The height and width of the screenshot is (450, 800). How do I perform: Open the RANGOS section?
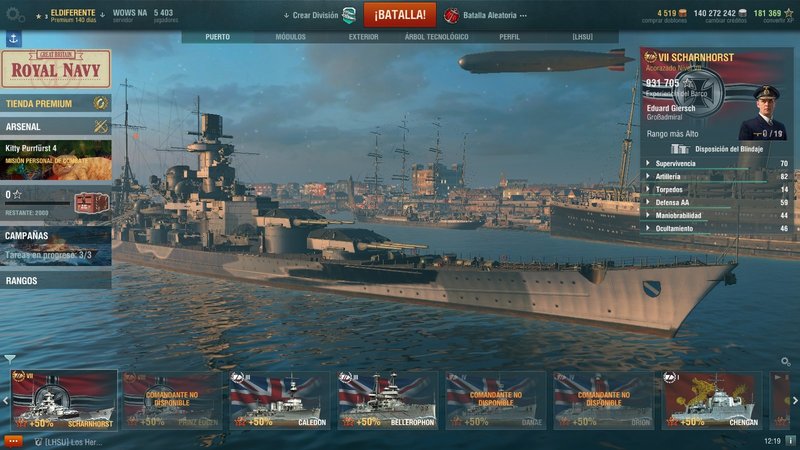[x=56, y=281]
